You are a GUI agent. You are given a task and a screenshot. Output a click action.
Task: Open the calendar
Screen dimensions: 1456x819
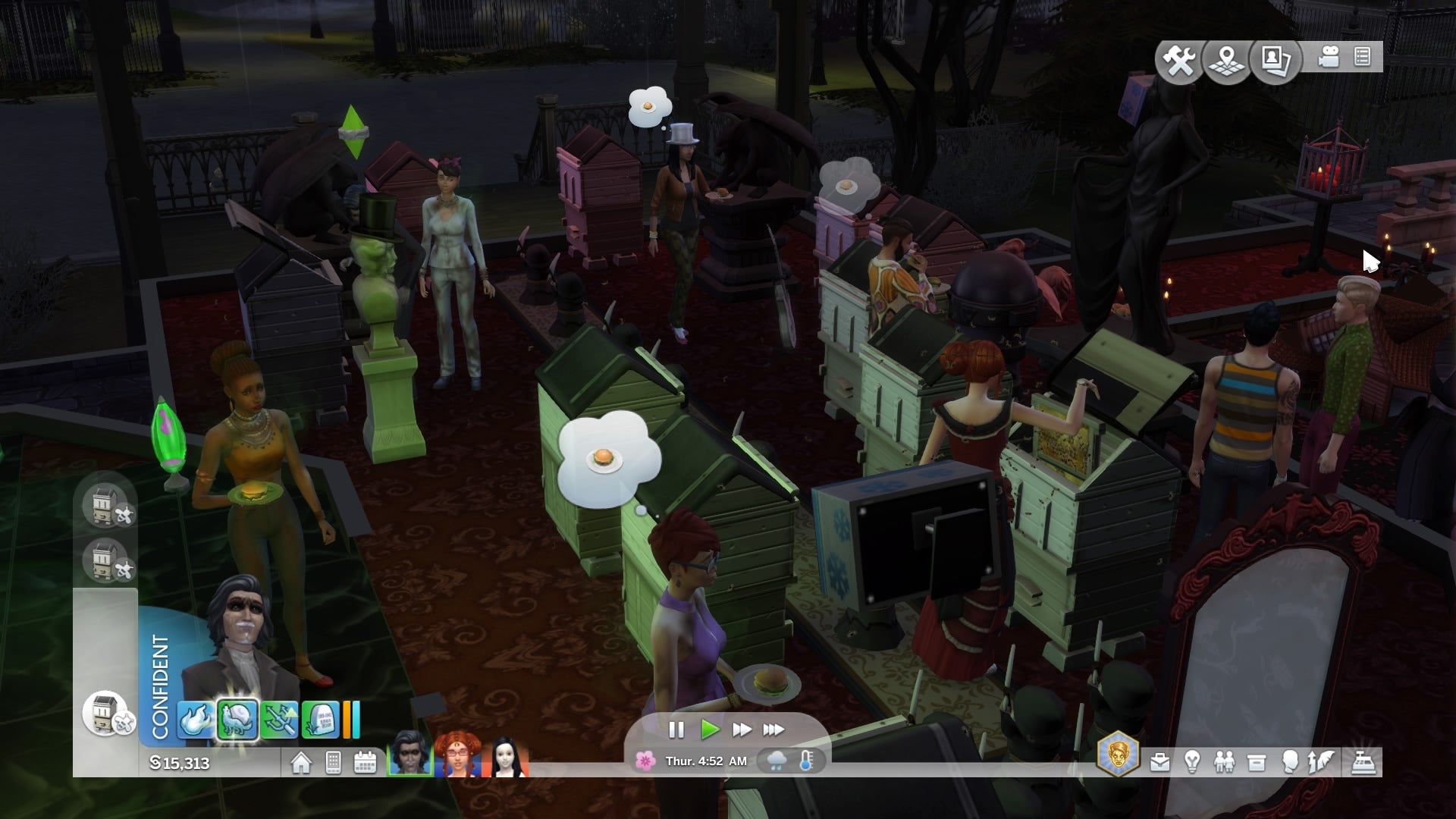point(366,762)
